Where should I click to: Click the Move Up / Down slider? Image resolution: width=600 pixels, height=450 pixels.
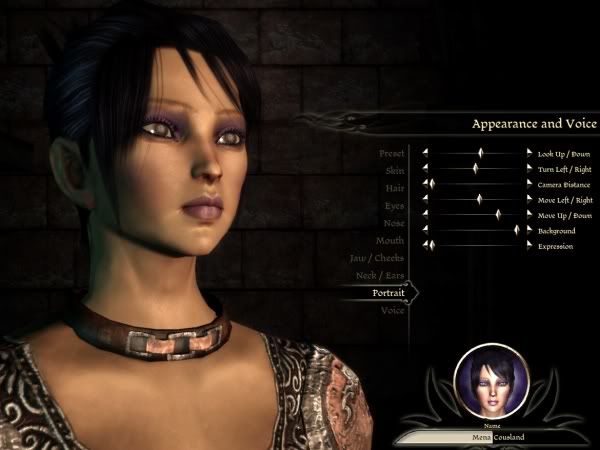(497, 215)
